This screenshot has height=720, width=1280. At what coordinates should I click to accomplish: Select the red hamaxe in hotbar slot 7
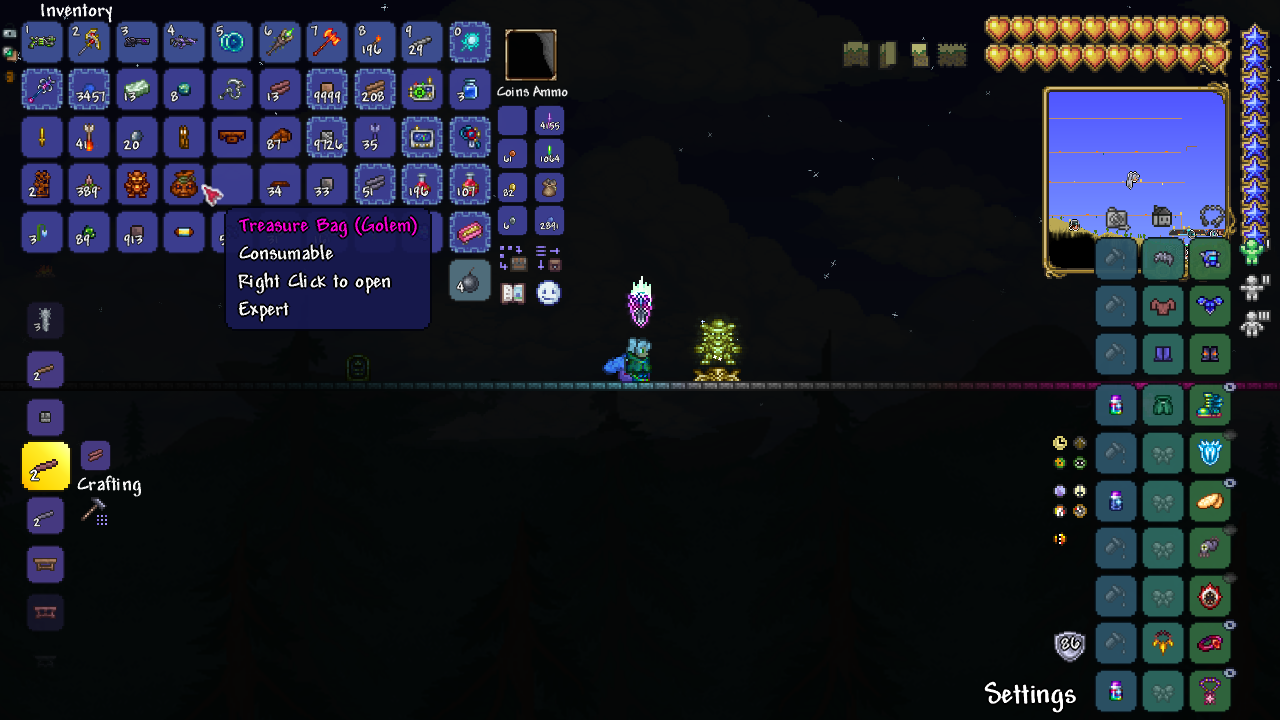[x=327, y=42]
